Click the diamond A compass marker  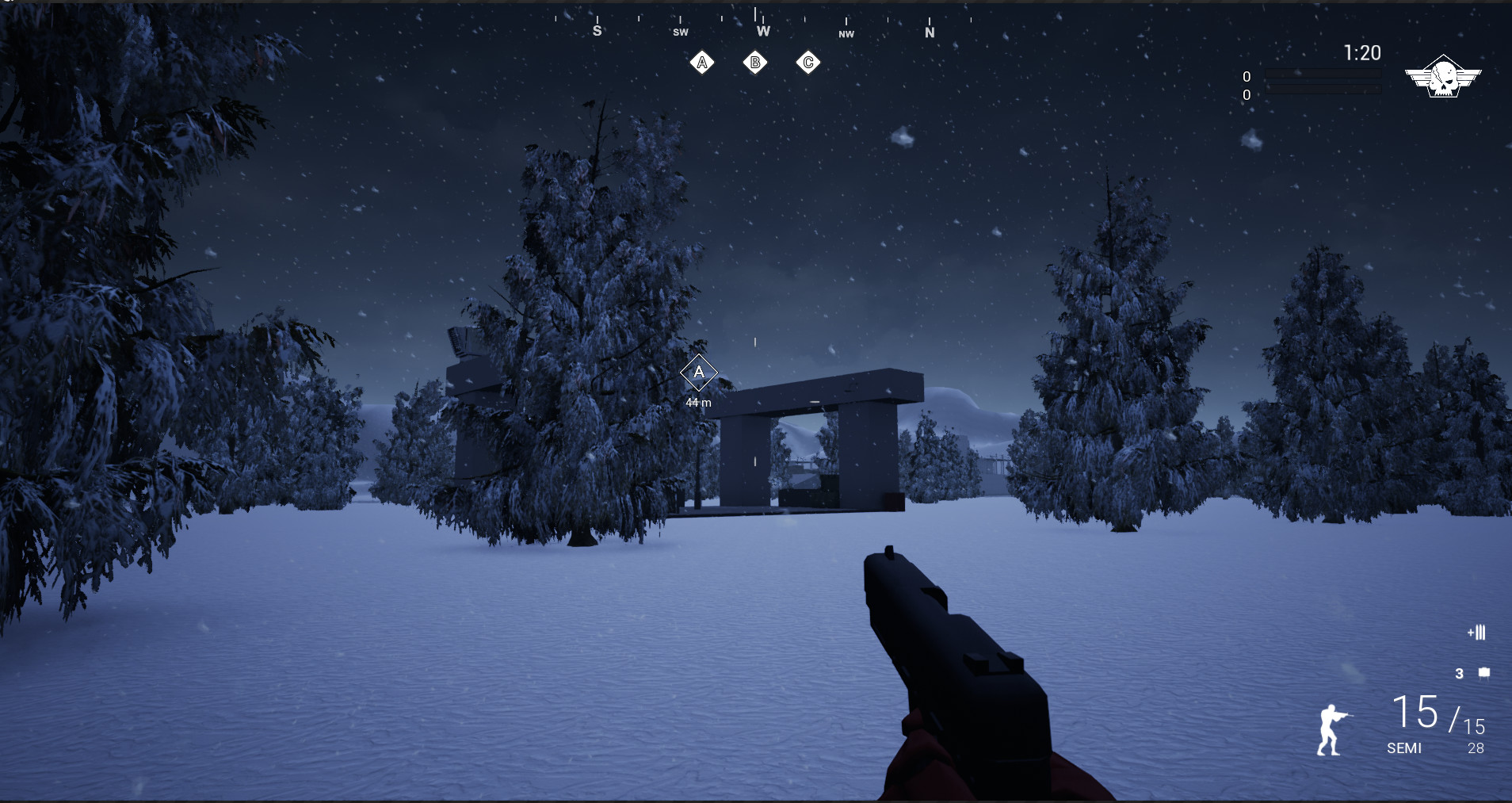(702, 62)
